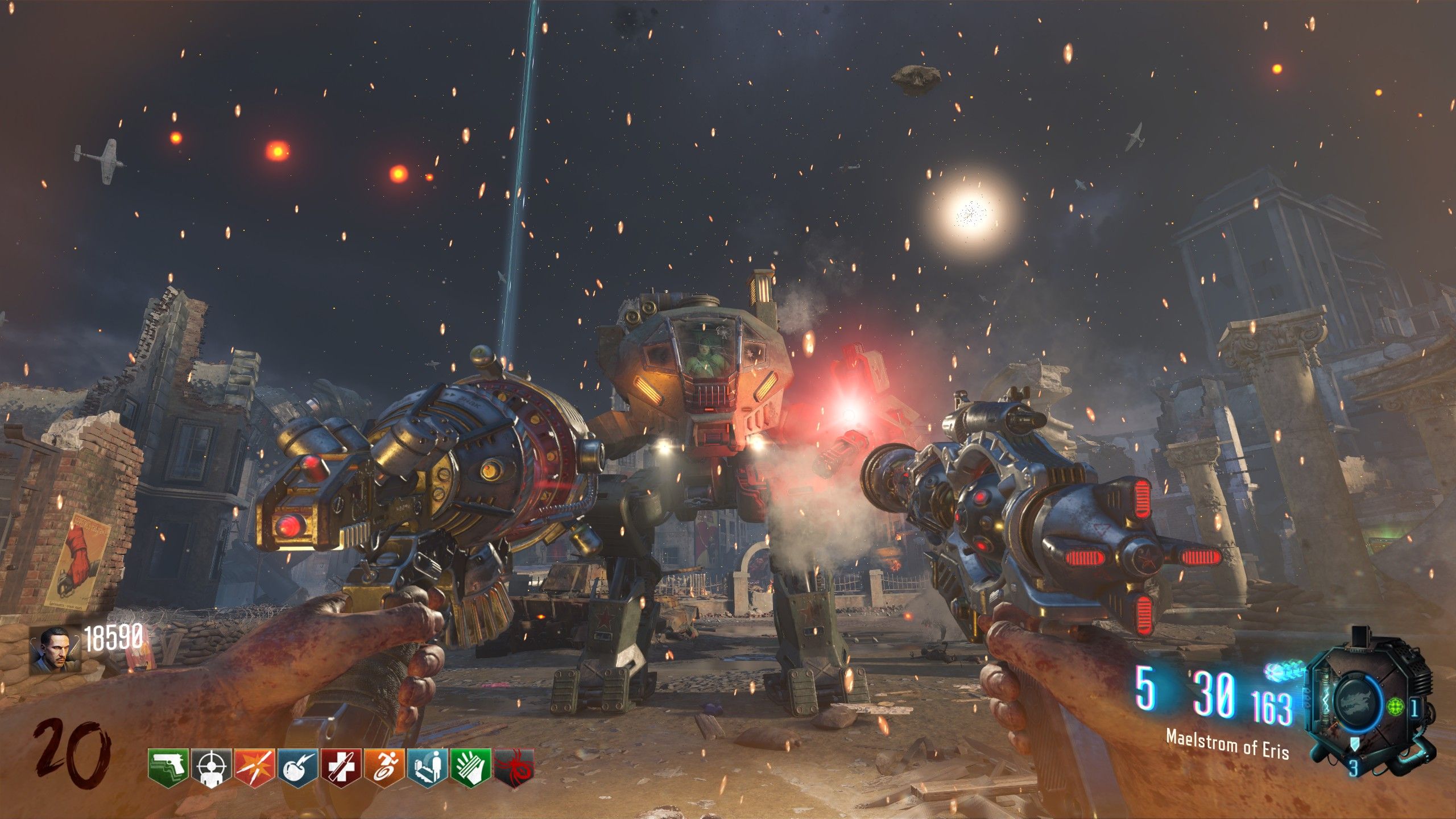Choose the red spider Widow's Wine perk
The width and height of the screenshot is (1456, 819).
[x=514, y=768]
